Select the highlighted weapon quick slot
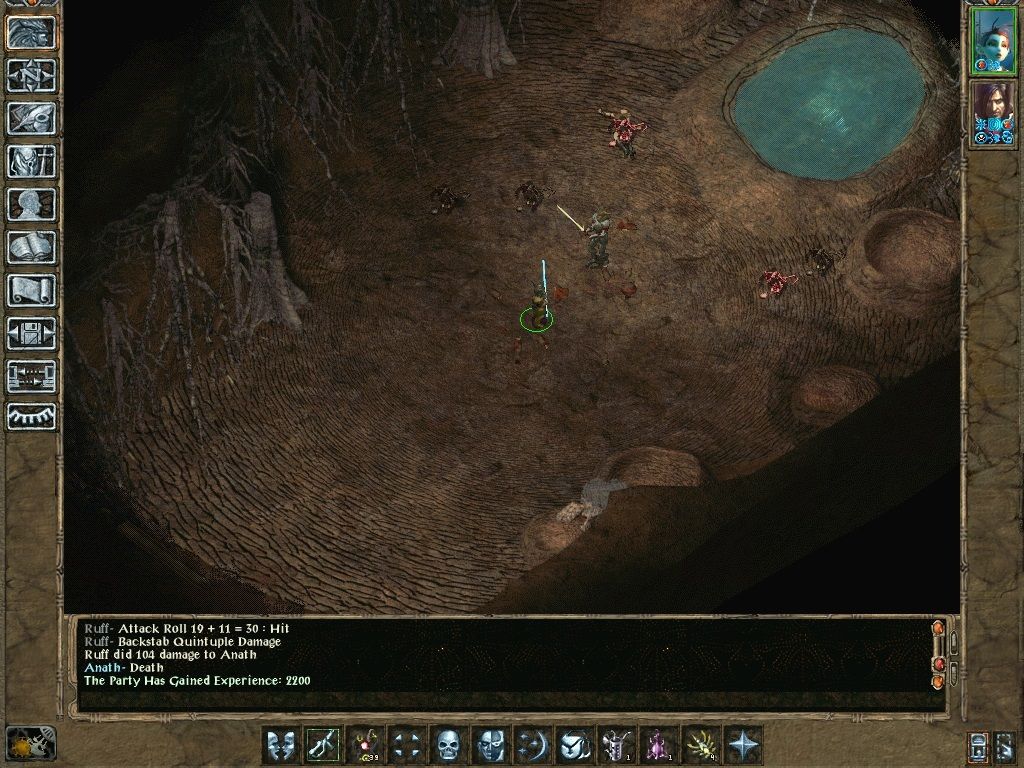 pyautogui.click(x=323, y=745)
